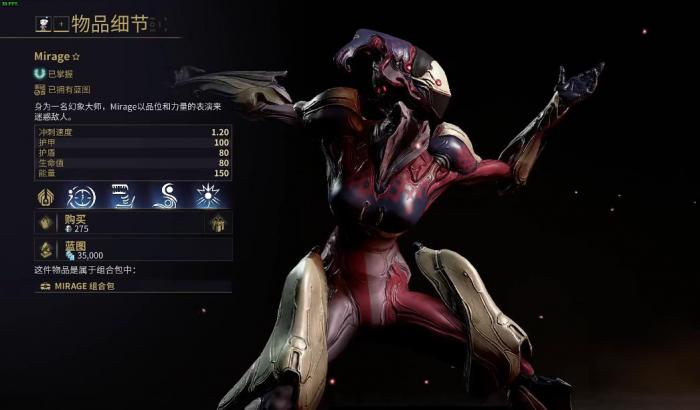Buy Mirage for 275 platinum
Screen dimensions: 700x410
(118, 223)
